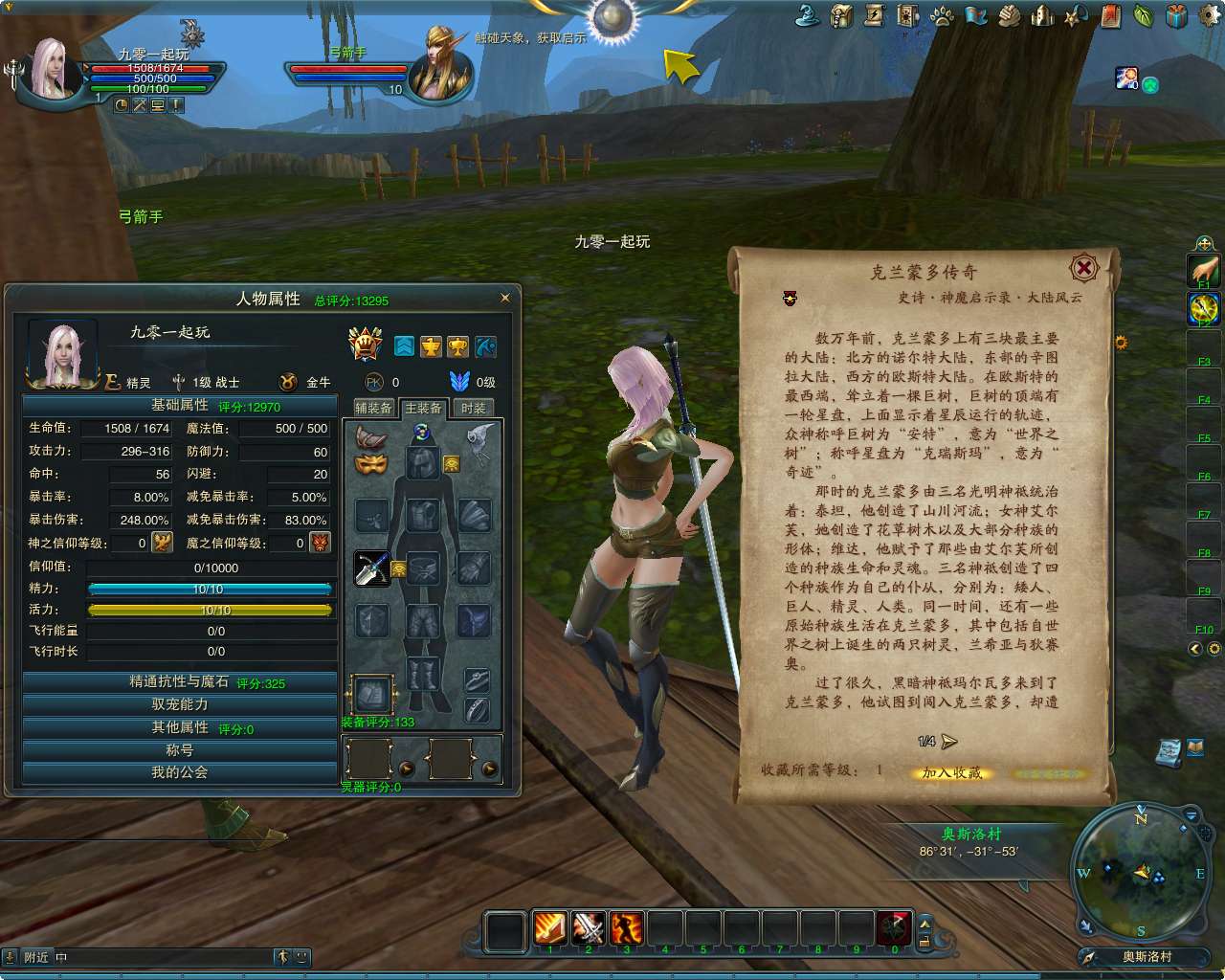Click the green leaf icon in top toolbar
The image size is (1225, 980).
[1144, 16]
